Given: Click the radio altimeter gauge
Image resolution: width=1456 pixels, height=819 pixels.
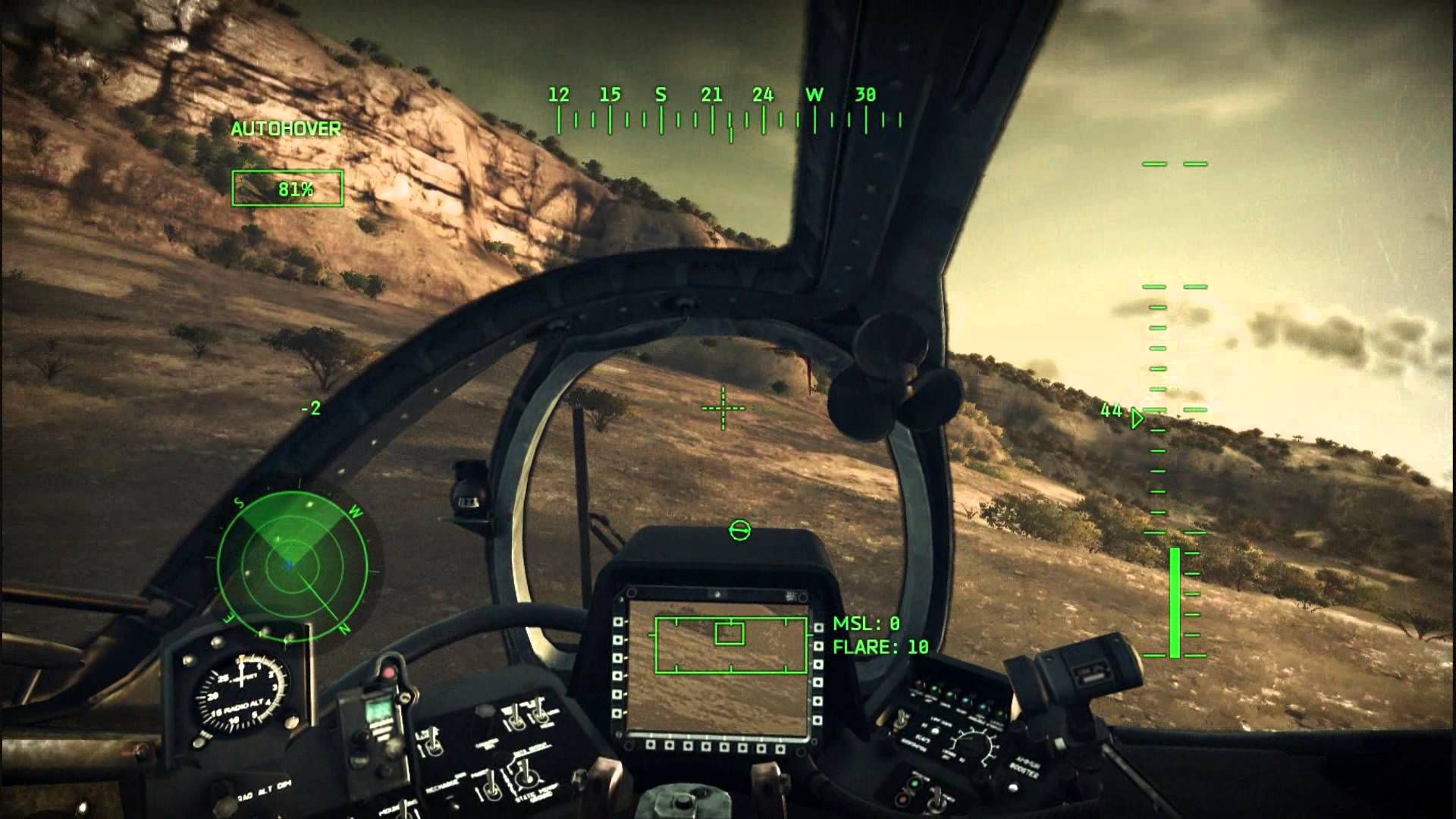Looking at the screenshot, I should [242, 694].
